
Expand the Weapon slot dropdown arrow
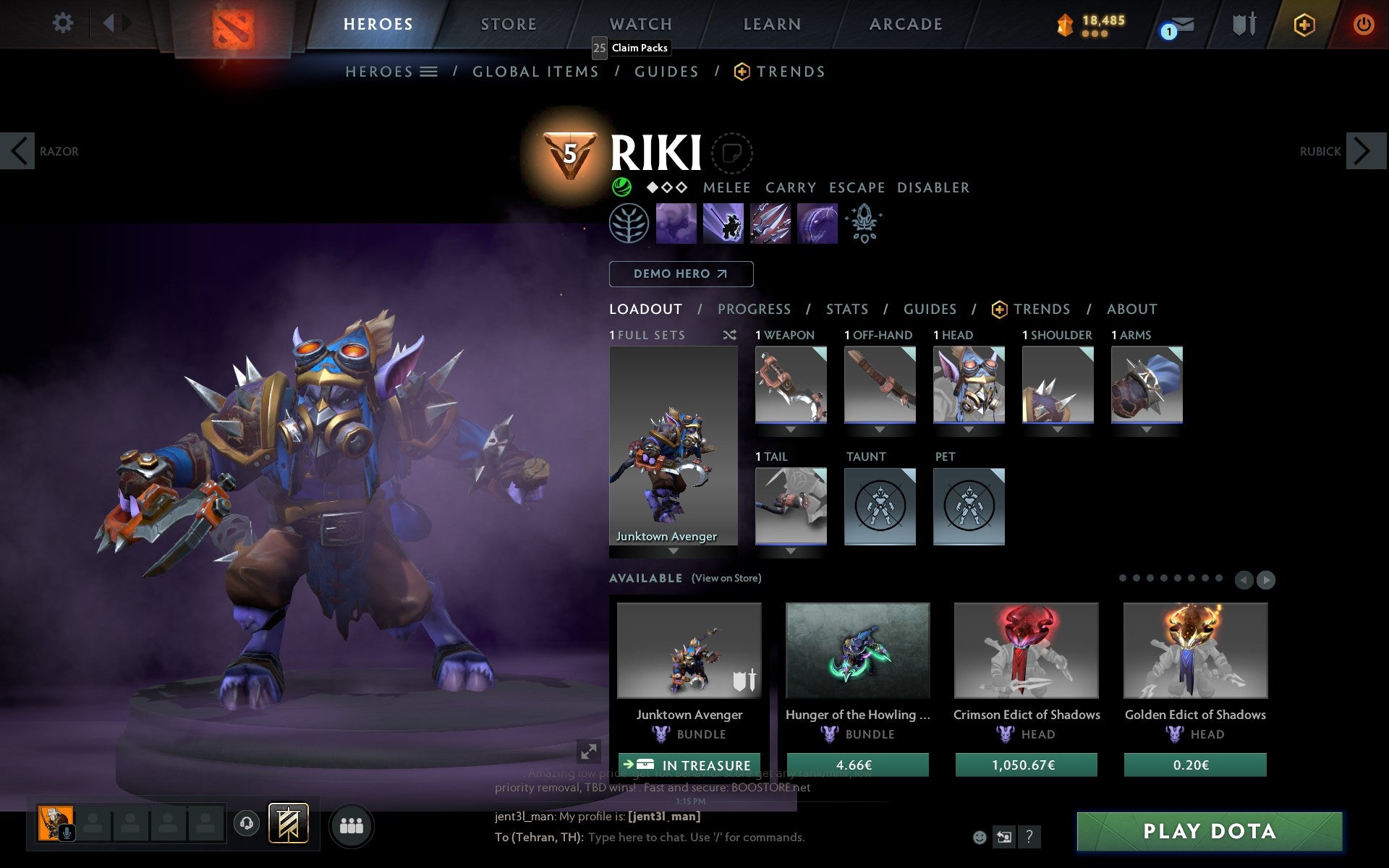790,428
